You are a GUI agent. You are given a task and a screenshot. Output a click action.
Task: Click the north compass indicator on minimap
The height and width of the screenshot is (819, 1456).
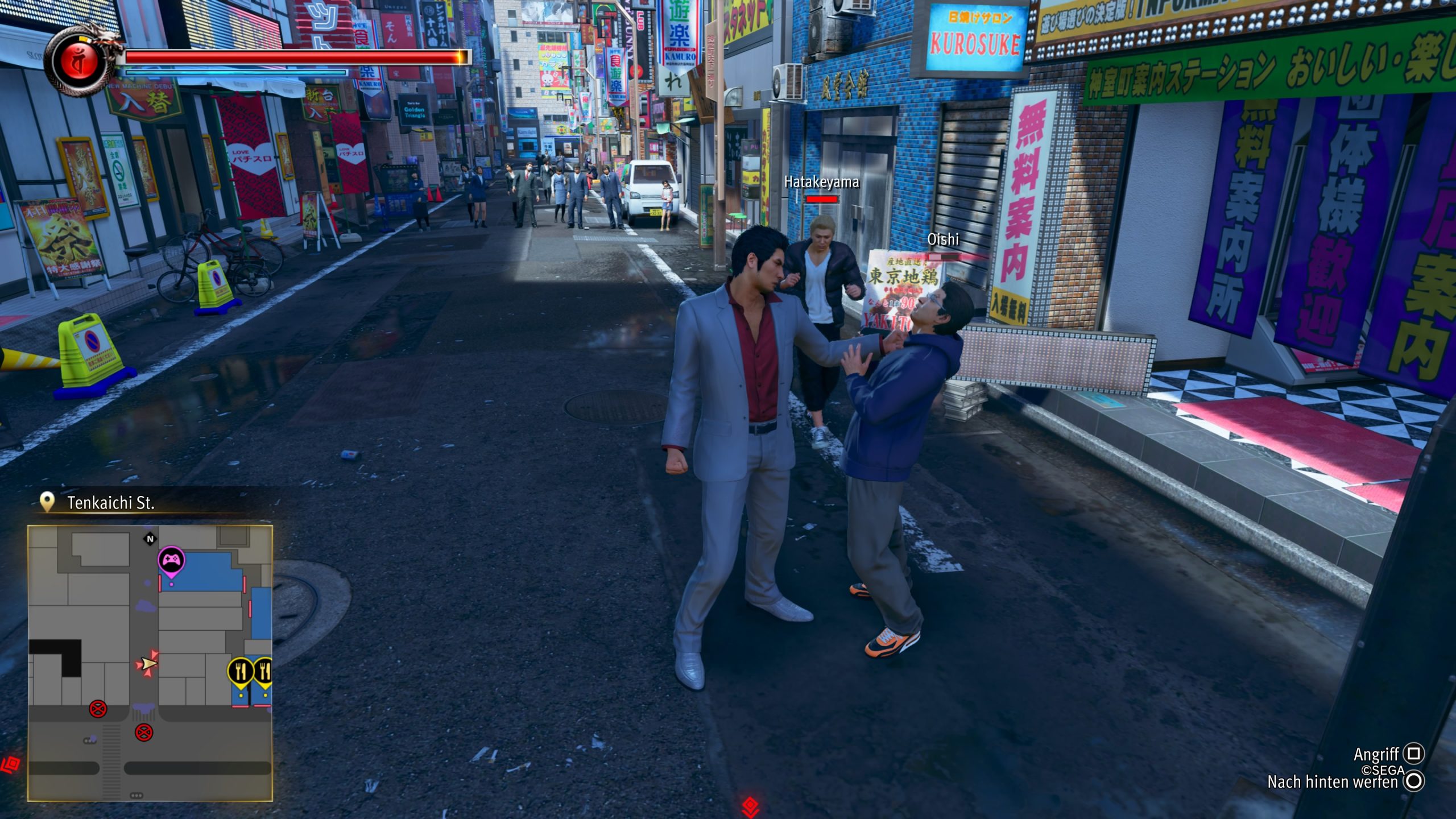pos(150,539)
